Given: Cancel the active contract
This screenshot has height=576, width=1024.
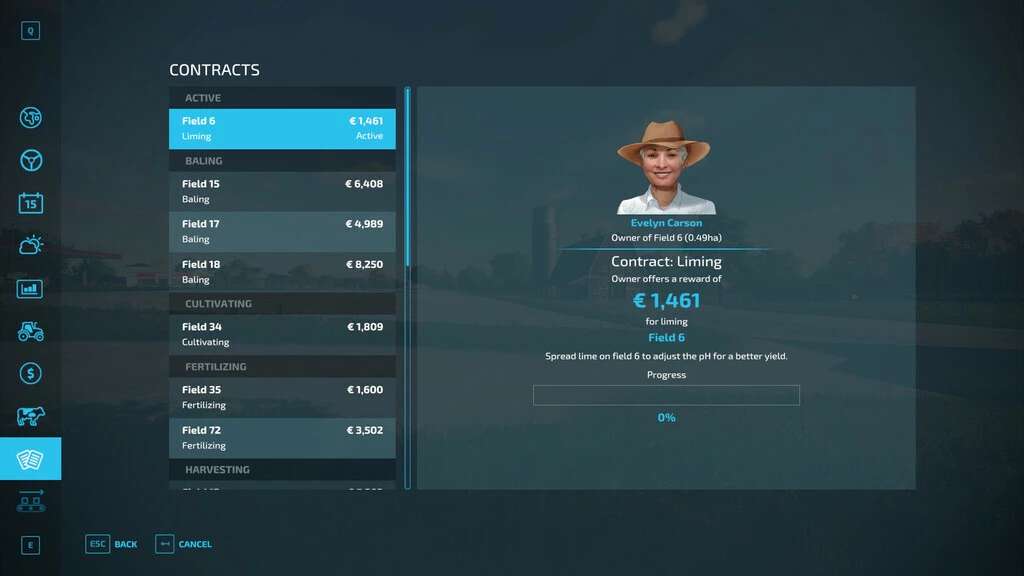Looking at the screenshot, I should pos(184,544).
